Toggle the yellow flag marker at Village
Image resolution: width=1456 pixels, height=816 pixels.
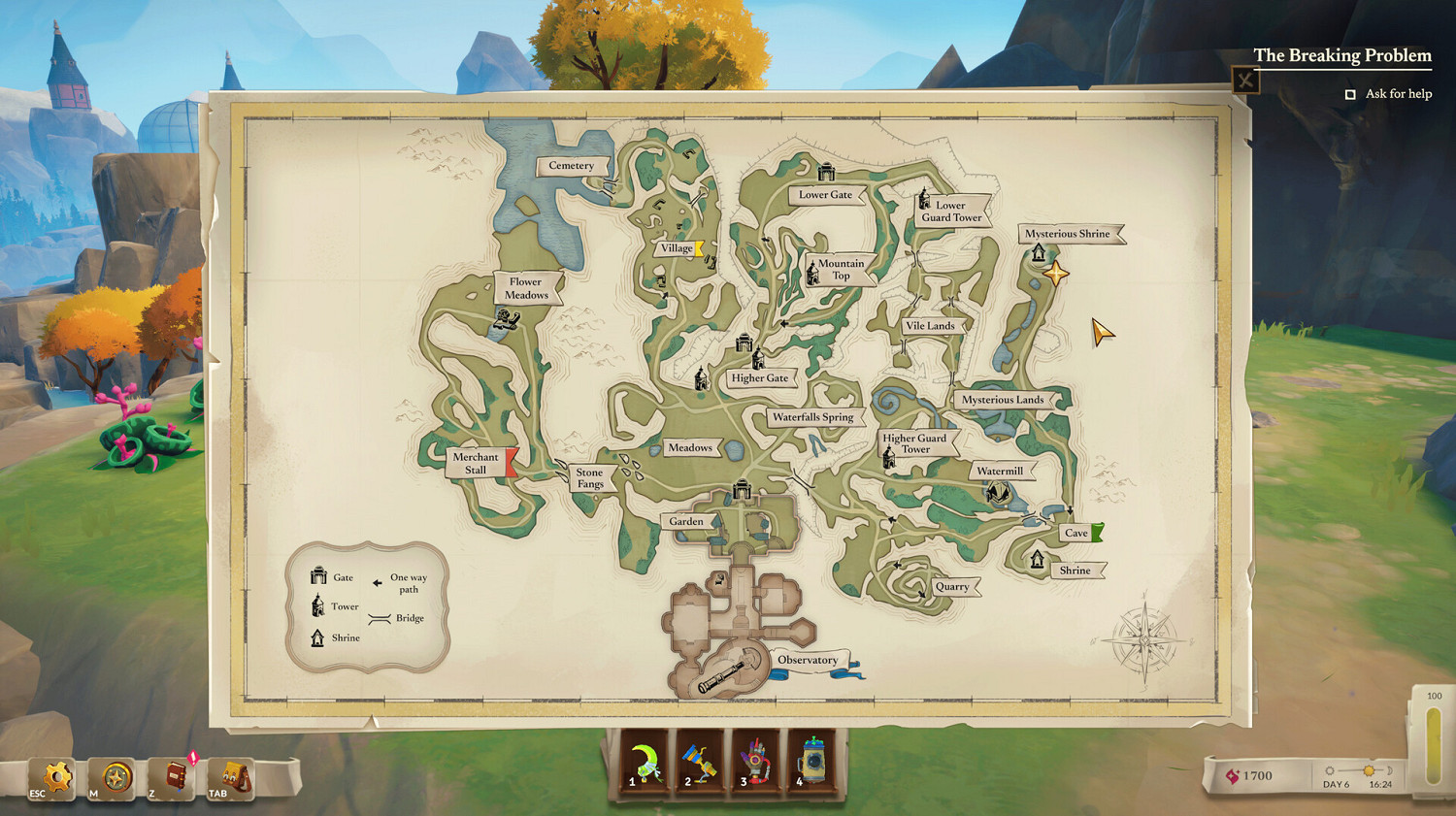coord(697,247)
